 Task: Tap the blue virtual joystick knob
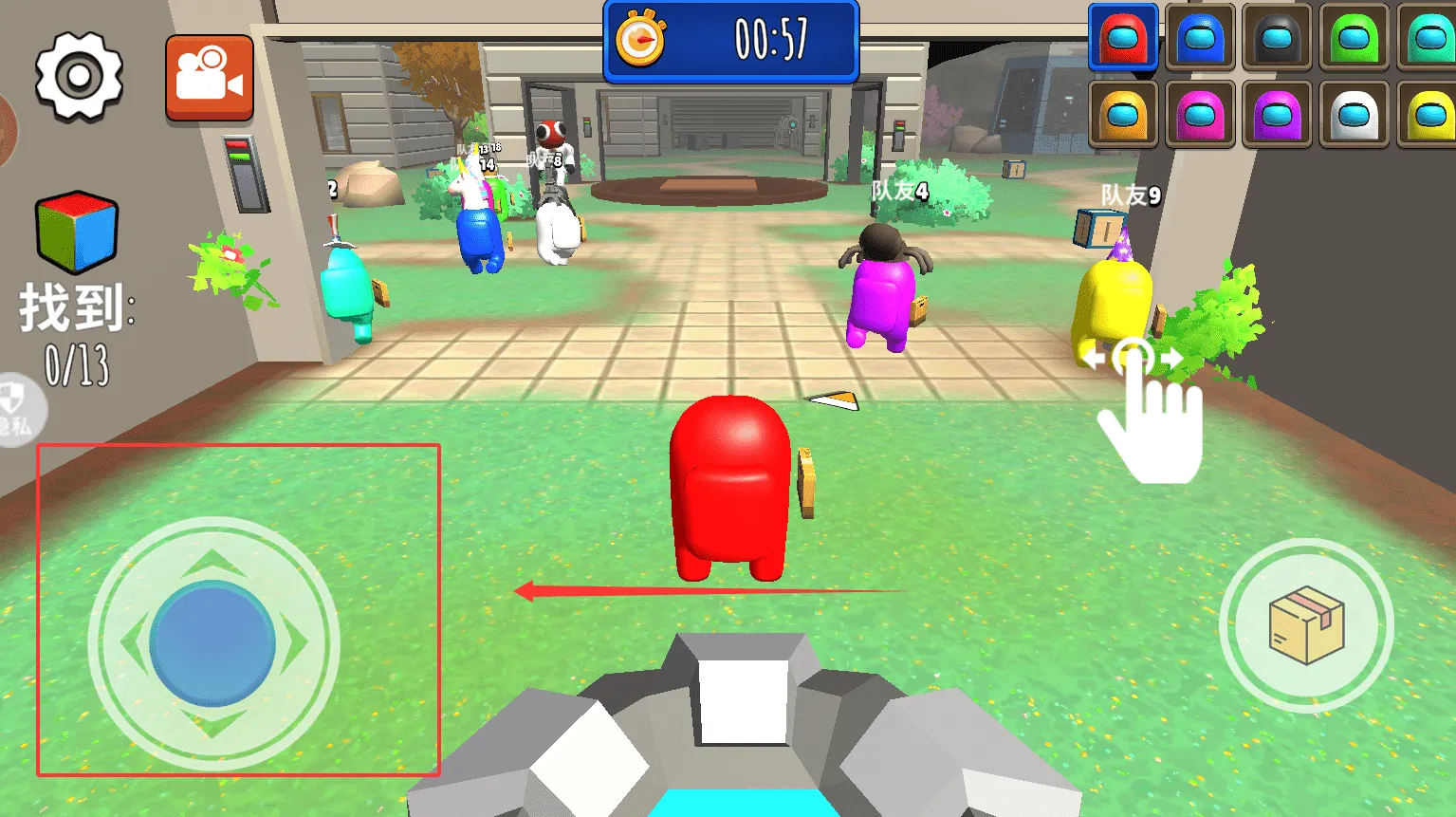point(212,643)
